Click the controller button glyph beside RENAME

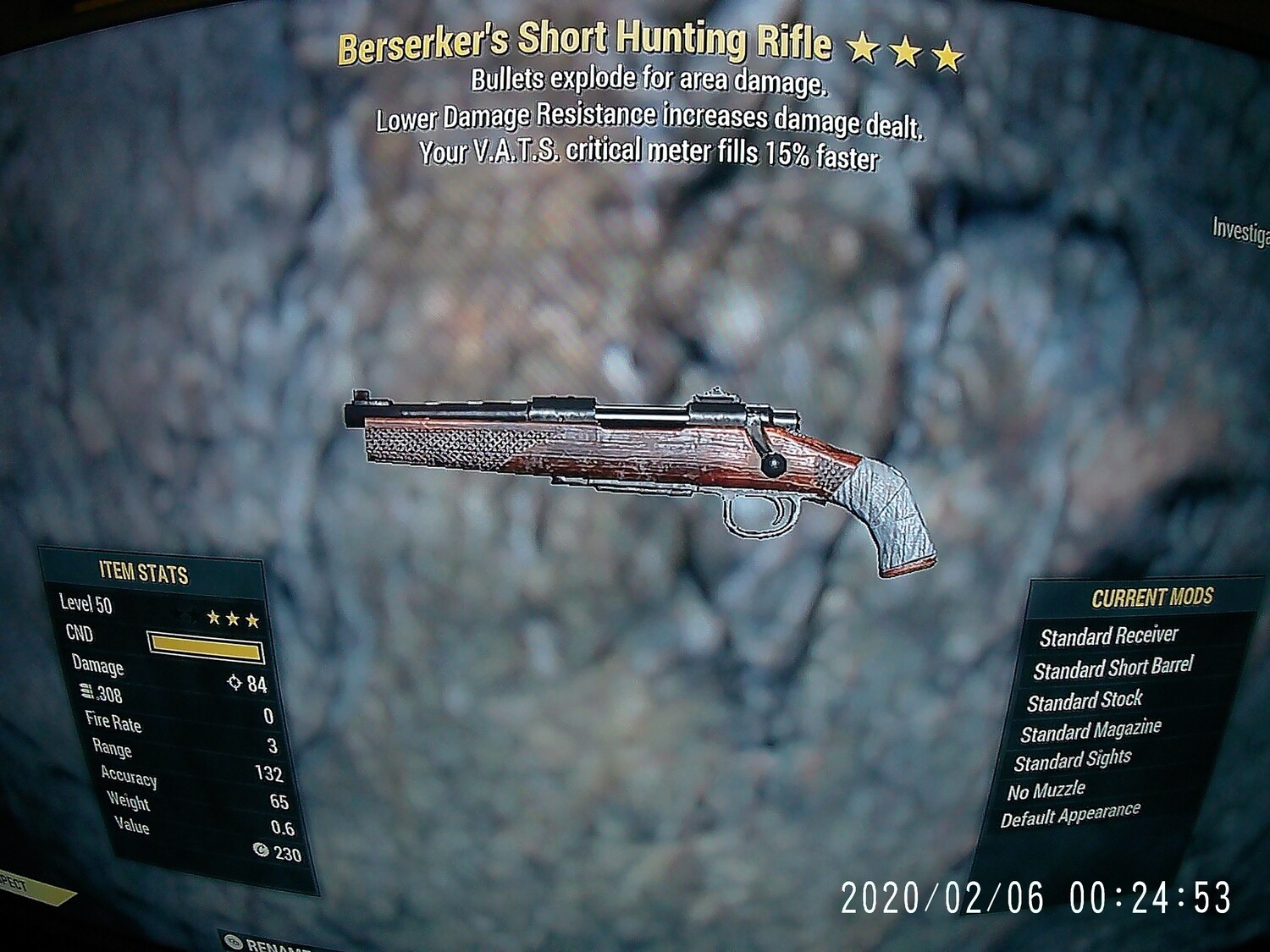coord(233,942)
